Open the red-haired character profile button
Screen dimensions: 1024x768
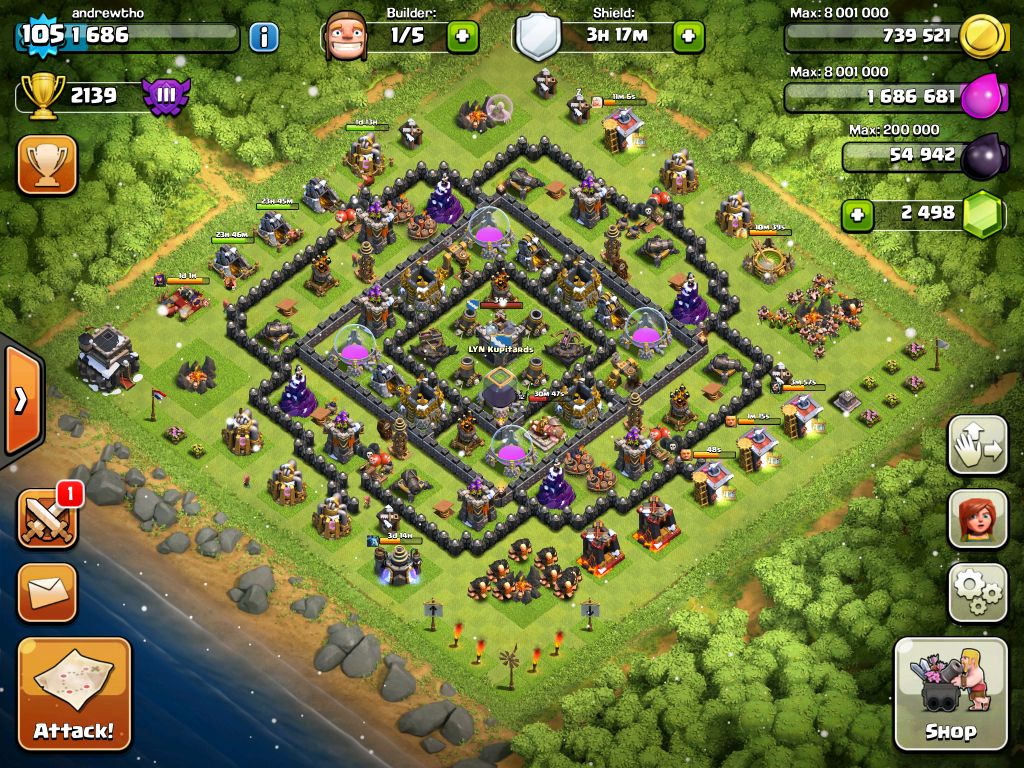pyautogui.click(x=977, y=520)
